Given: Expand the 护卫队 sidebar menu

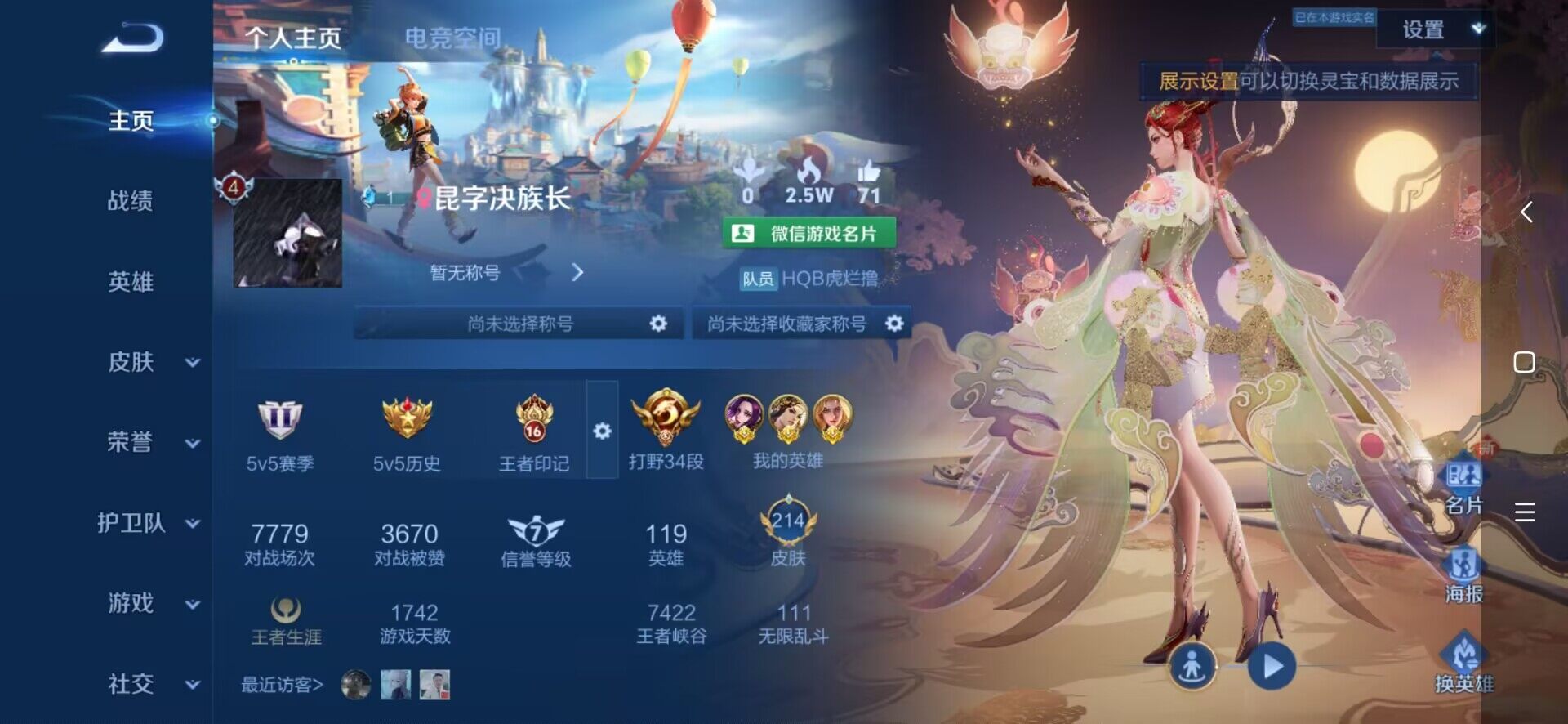Looking at the screenshot, I should coord(147,523).
